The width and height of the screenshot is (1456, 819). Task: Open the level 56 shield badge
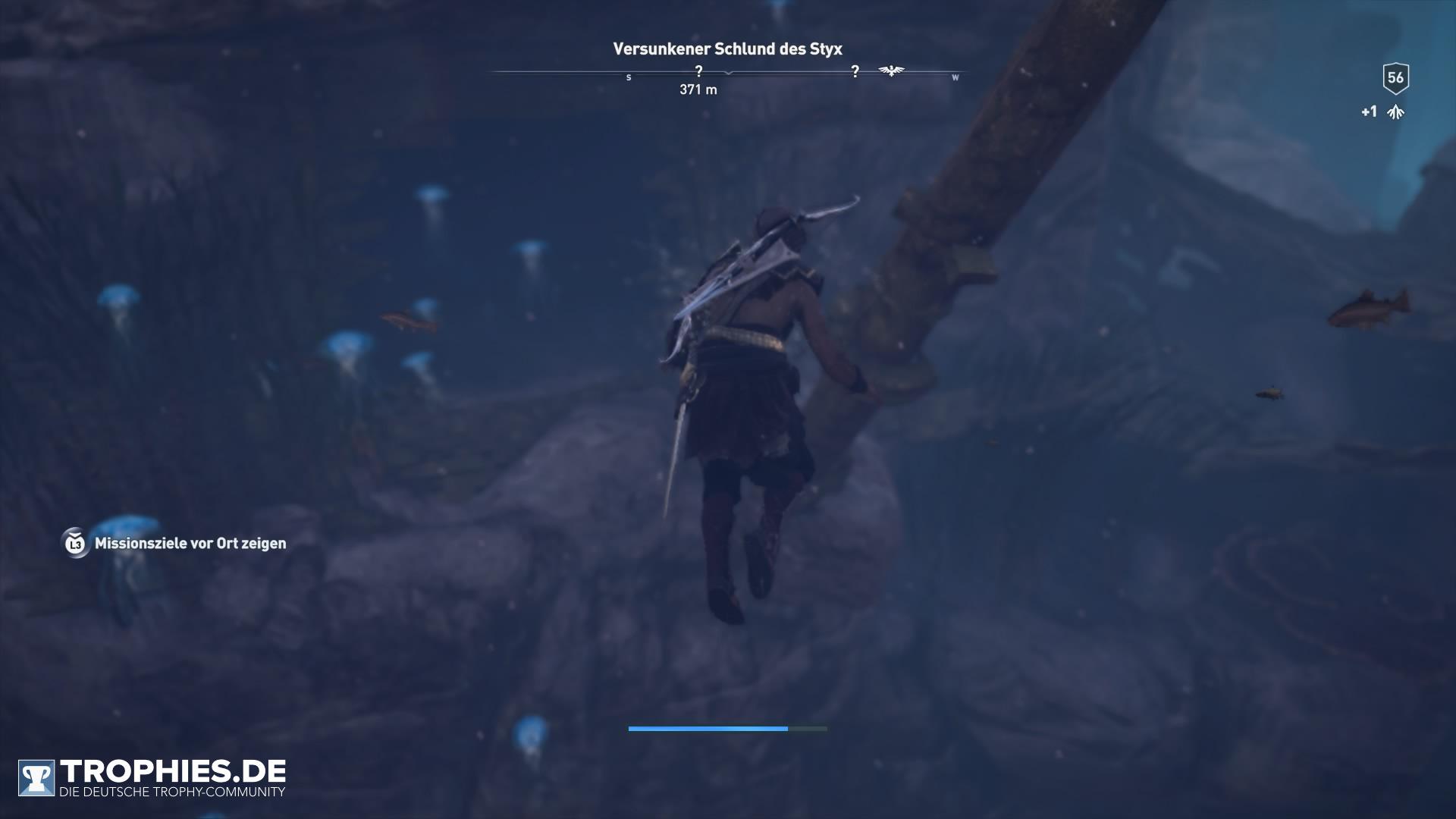click(1395, 77)
